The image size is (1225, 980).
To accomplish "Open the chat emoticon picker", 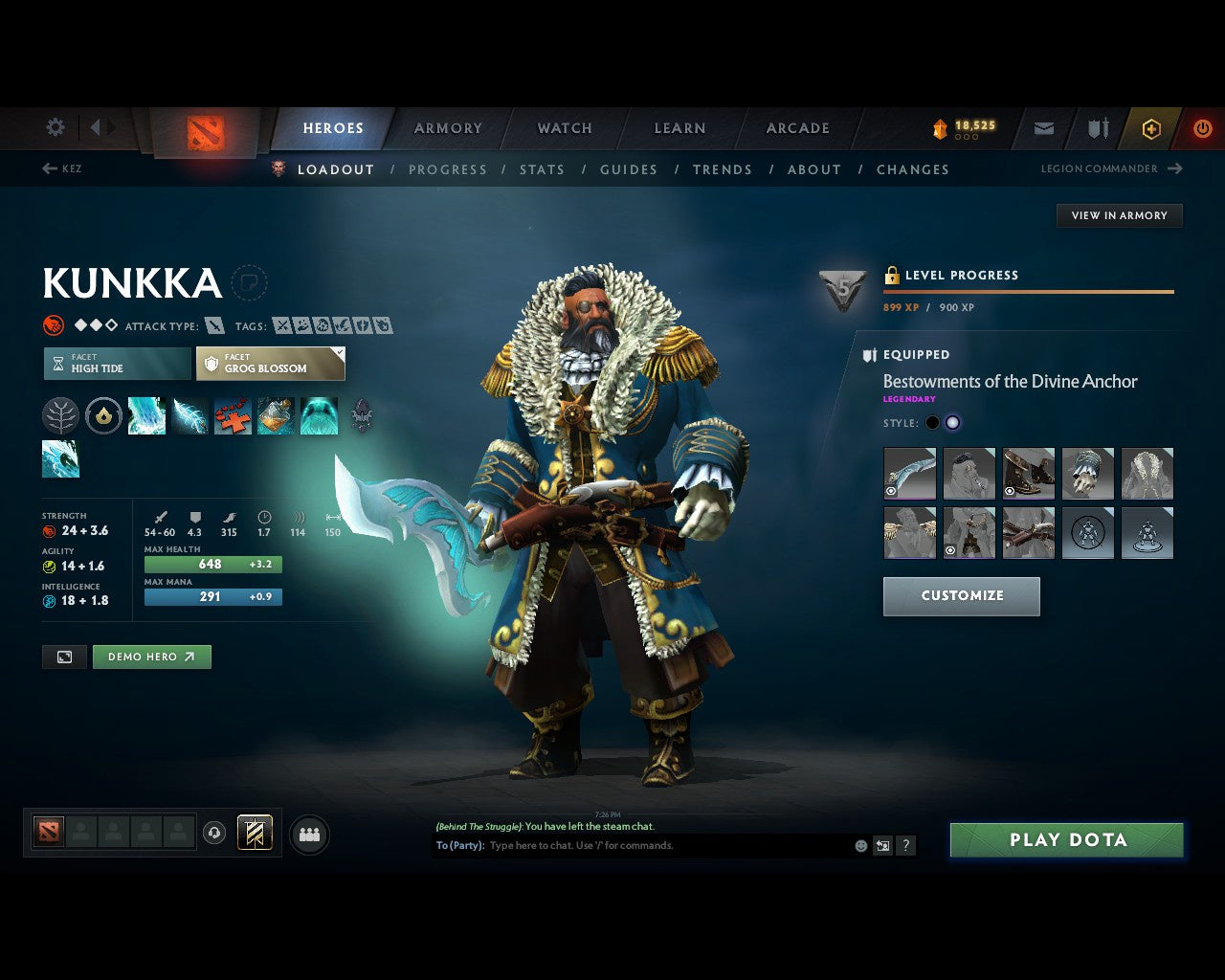I will pyautogui.click(x=858, y=846).
